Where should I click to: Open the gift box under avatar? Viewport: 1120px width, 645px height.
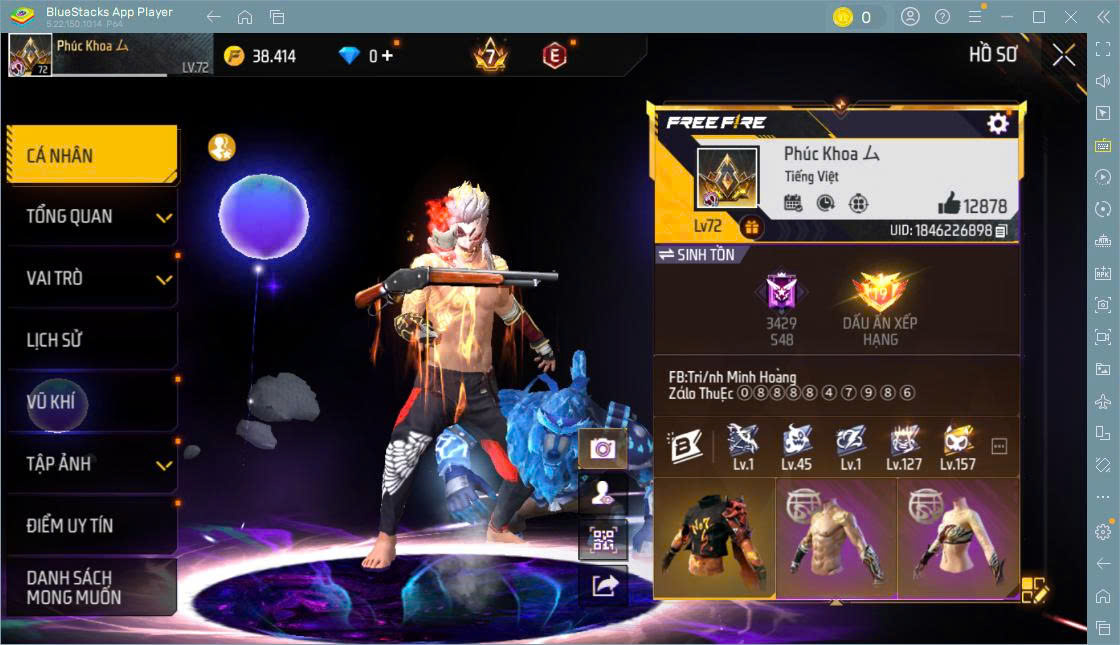751,228
